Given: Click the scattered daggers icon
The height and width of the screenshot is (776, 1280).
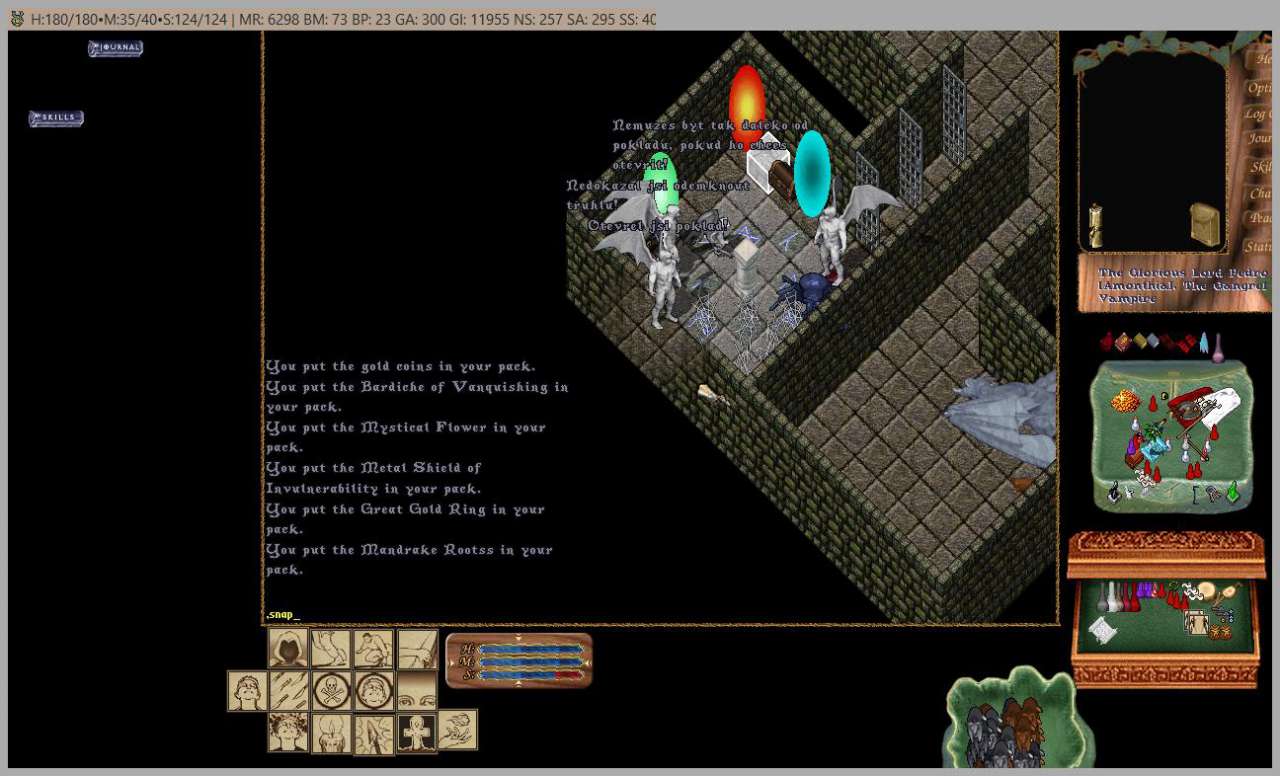Looking at the screenshot, I should coord(288,690).
